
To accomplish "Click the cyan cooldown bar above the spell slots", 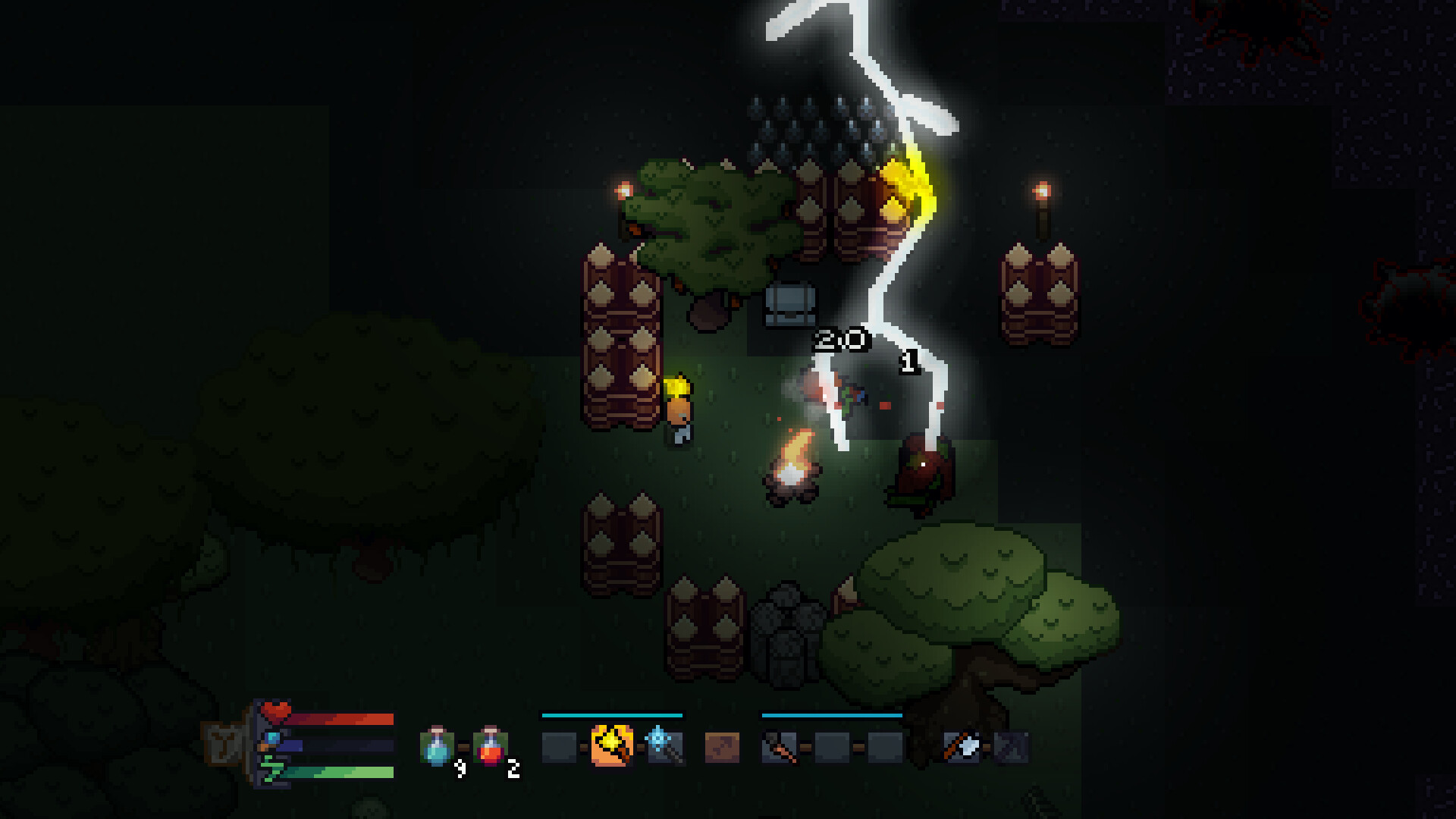I will 611,715.
